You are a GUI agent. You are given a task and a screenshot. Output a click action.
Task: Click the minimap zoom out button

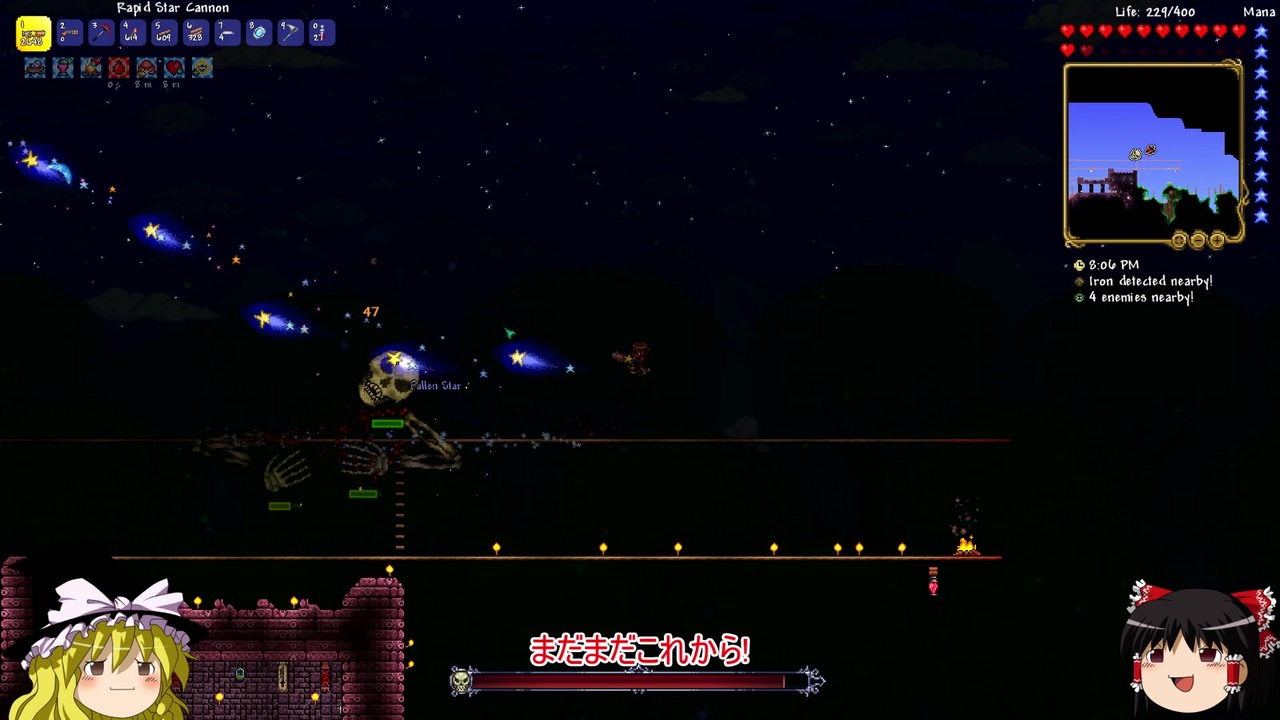1196,241
